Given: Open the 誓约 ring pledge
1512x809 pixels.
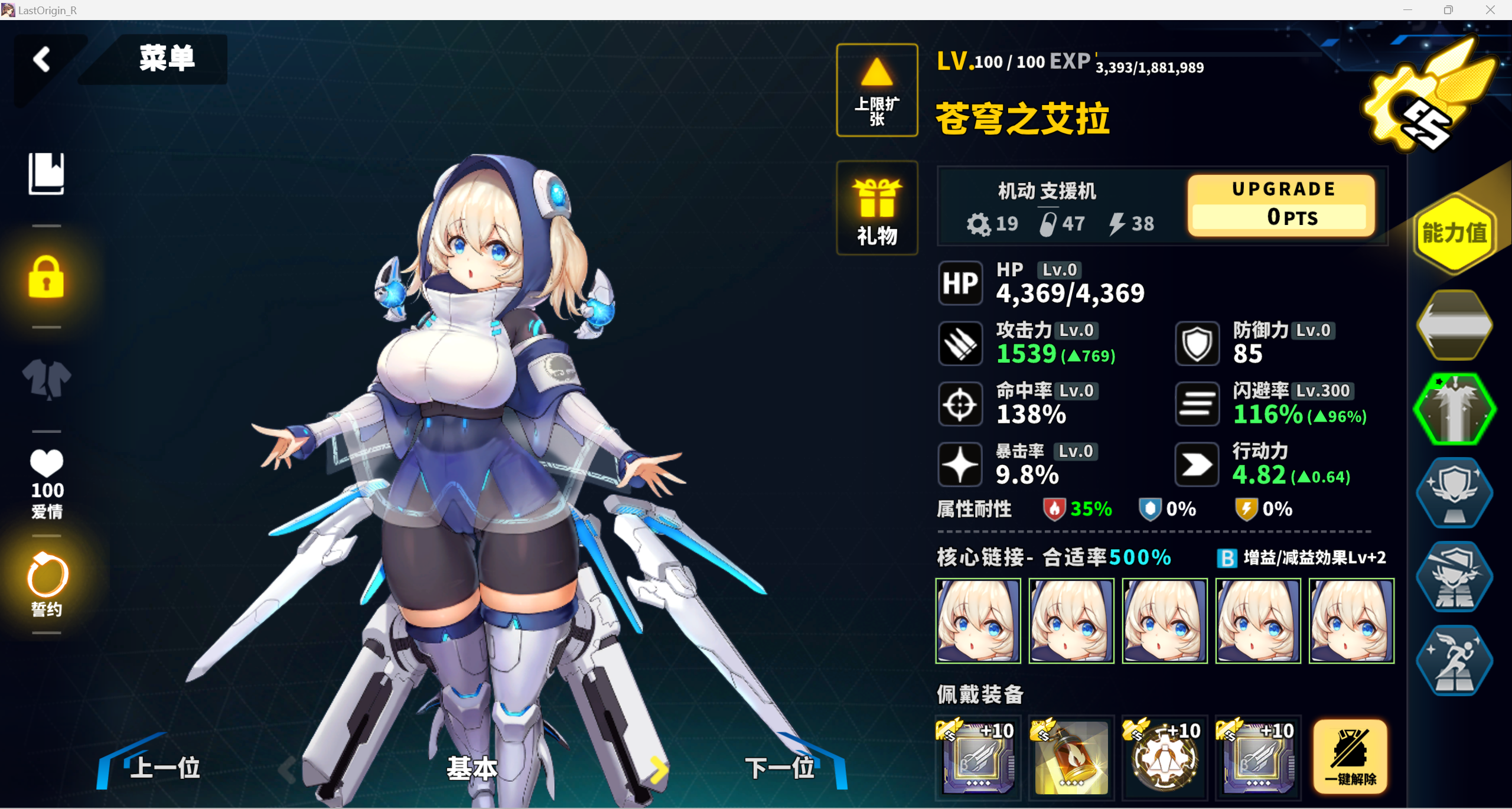Looking at the screenshot, I should tap(47, 585).
